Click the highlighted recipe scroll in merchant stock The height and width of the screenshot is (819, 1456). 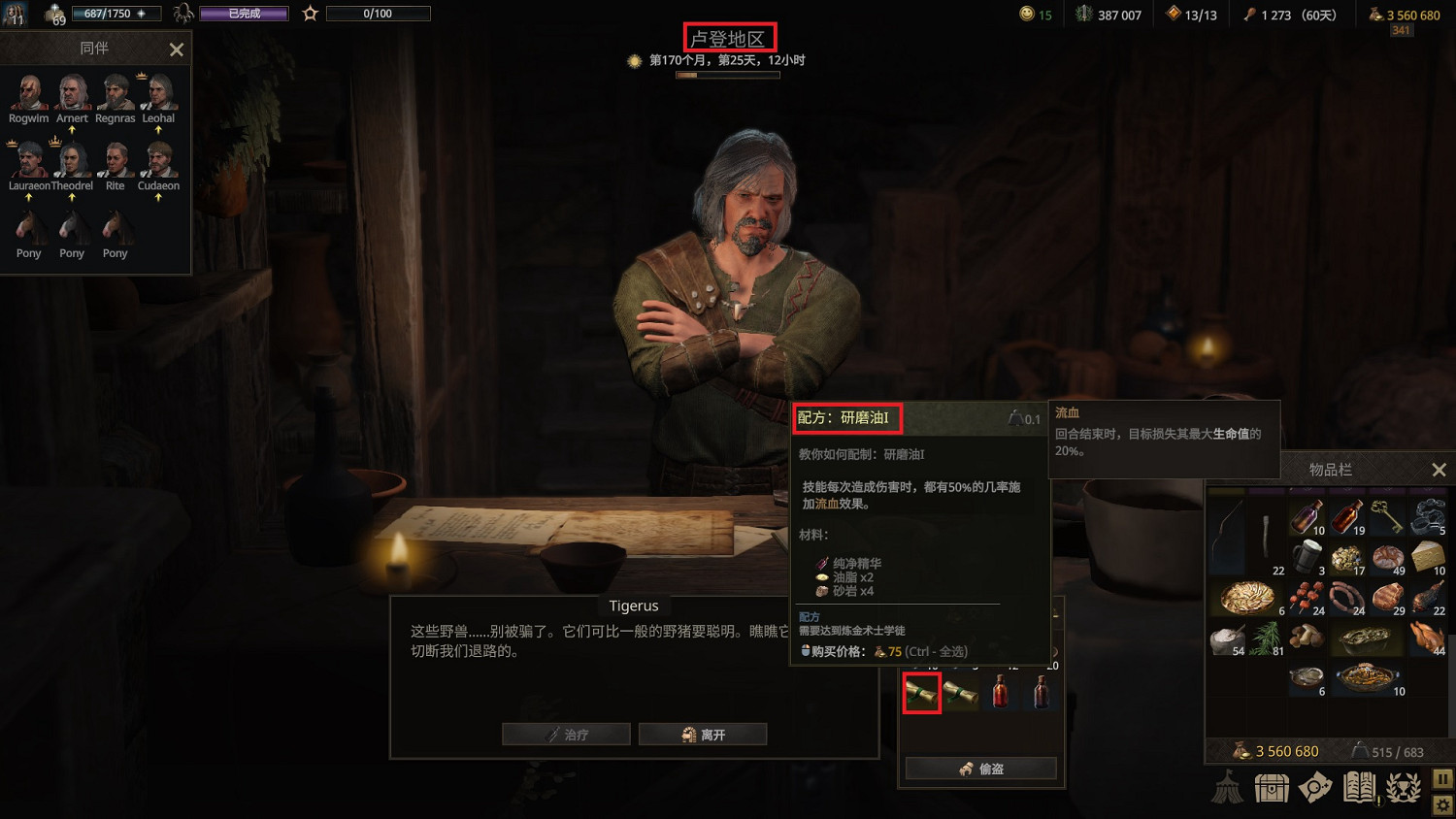coord(922,693)
